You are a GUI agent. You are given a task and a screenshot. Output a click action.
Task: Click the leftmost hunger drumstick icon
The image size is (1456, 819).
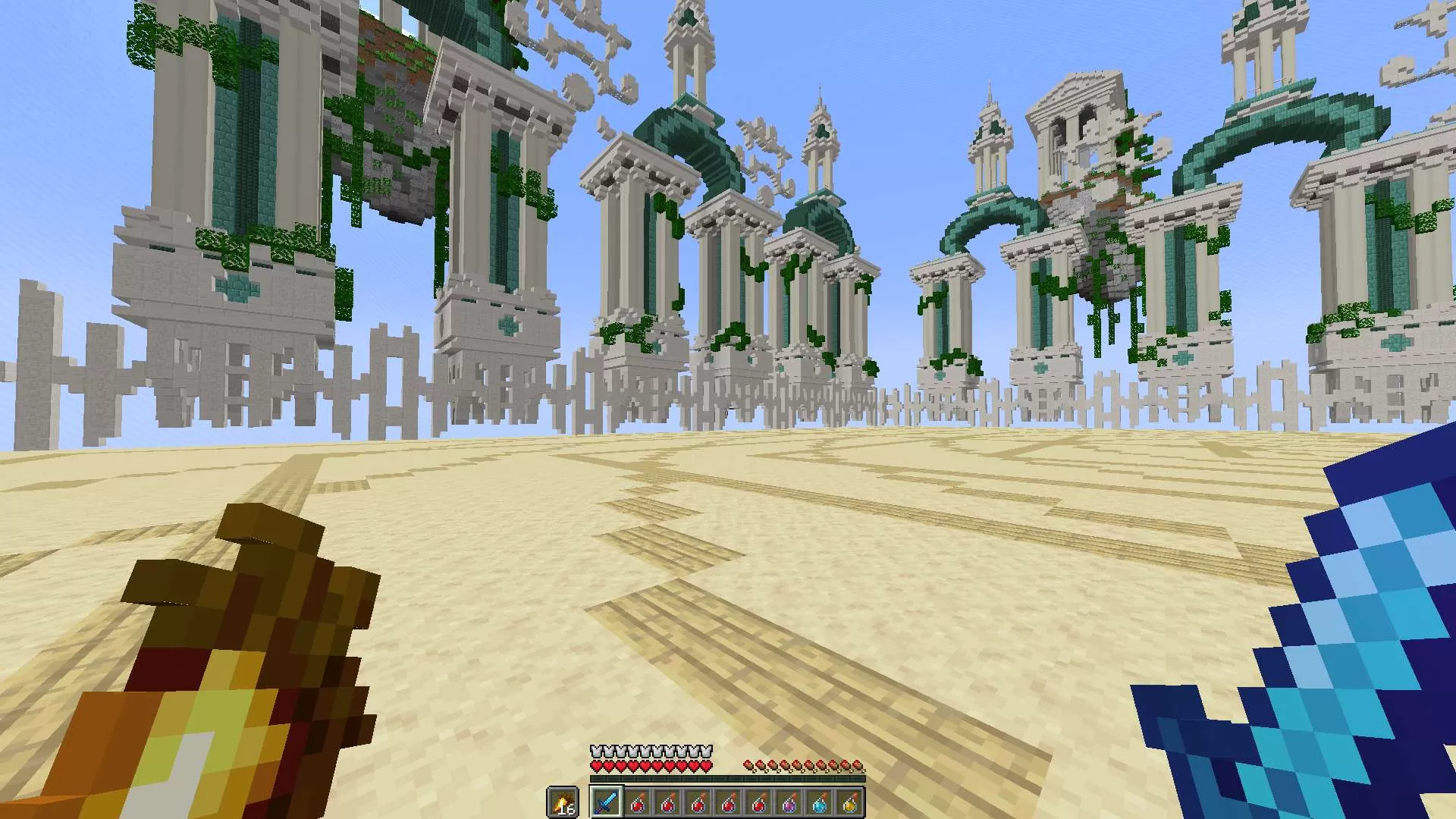pos(748,764)
